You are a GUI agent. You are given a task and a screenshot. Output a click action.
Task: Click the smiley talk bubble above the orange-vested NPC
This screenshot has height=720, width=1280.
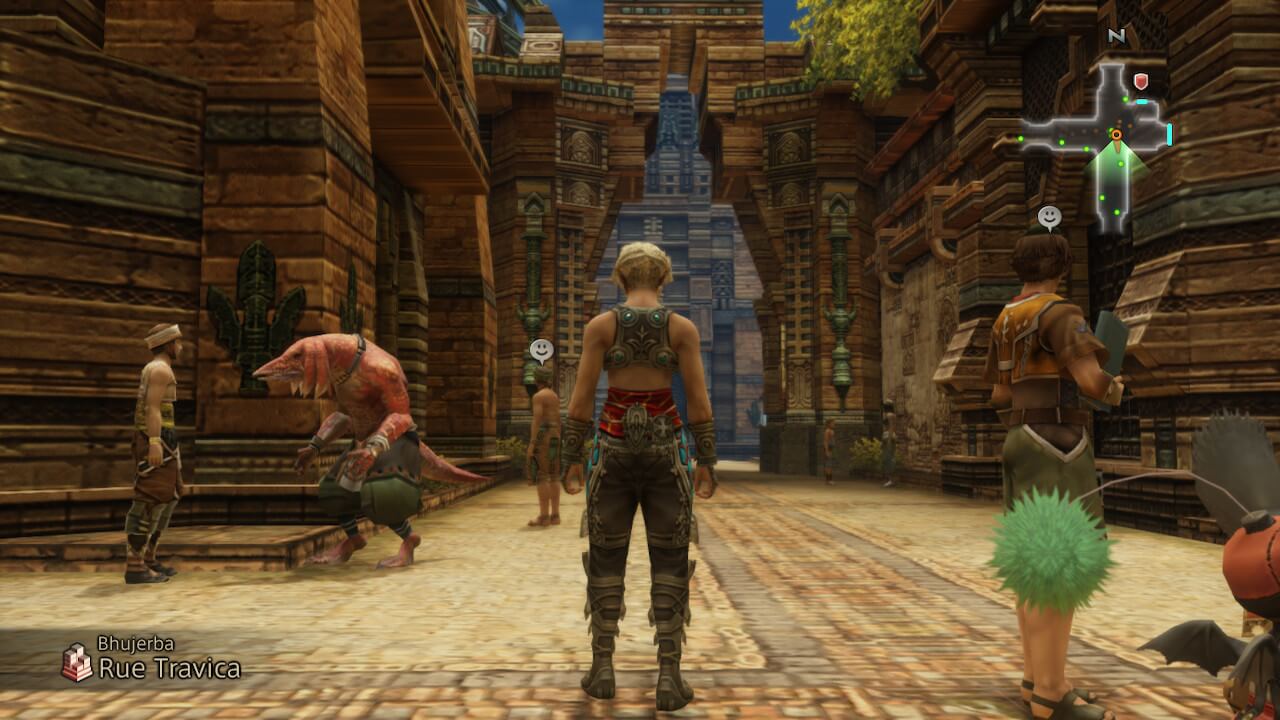pyautogui.click(x=1049, y=217)
